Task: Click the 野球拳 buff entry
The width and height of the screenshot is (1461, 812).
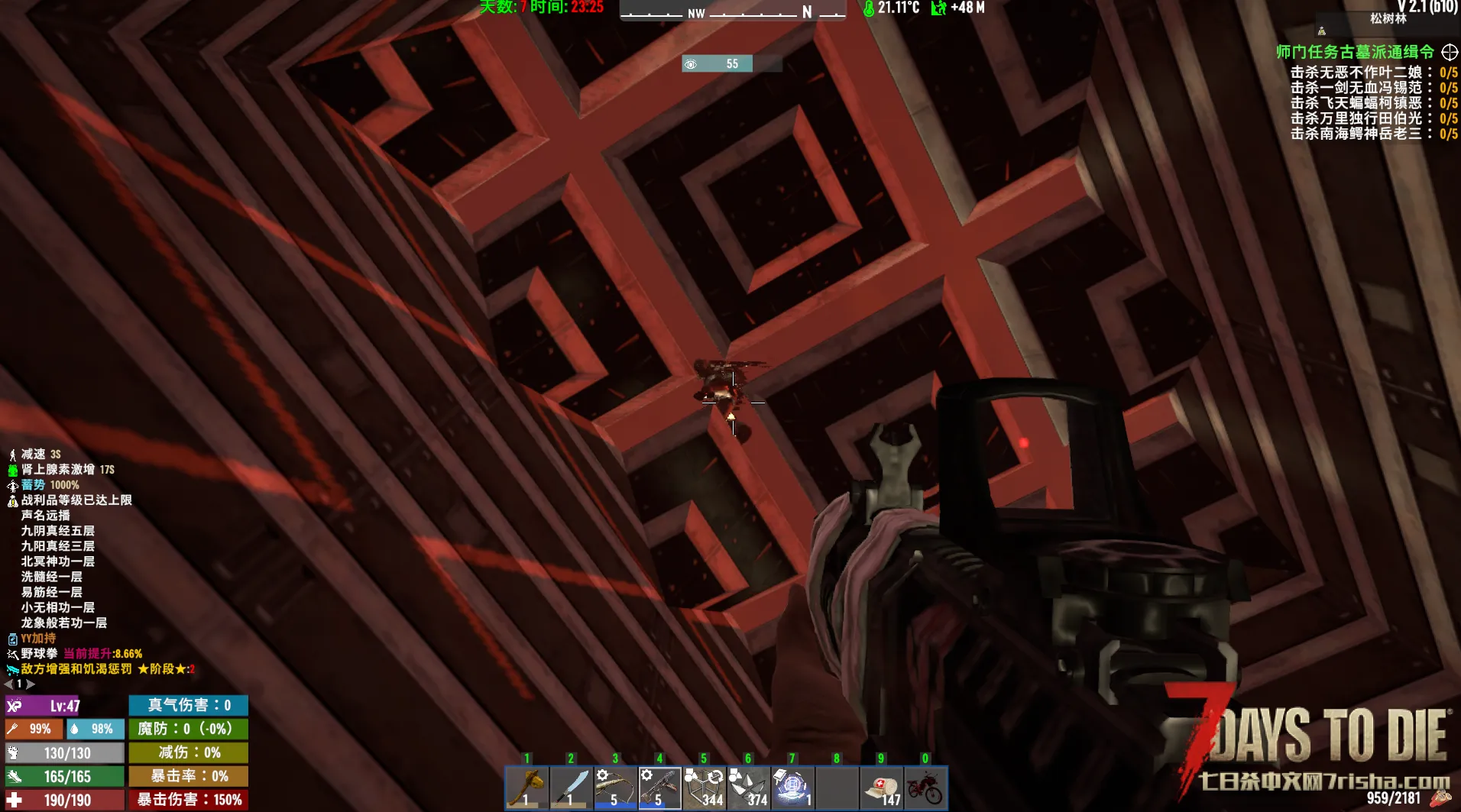Action: point(39,654)
